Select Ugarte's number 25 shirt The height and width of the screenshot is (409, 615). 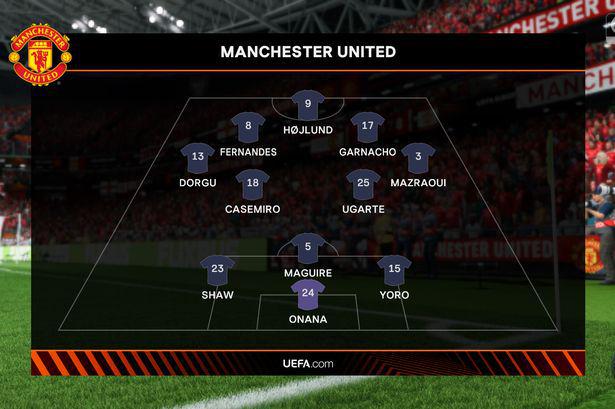tap(362, 184)
